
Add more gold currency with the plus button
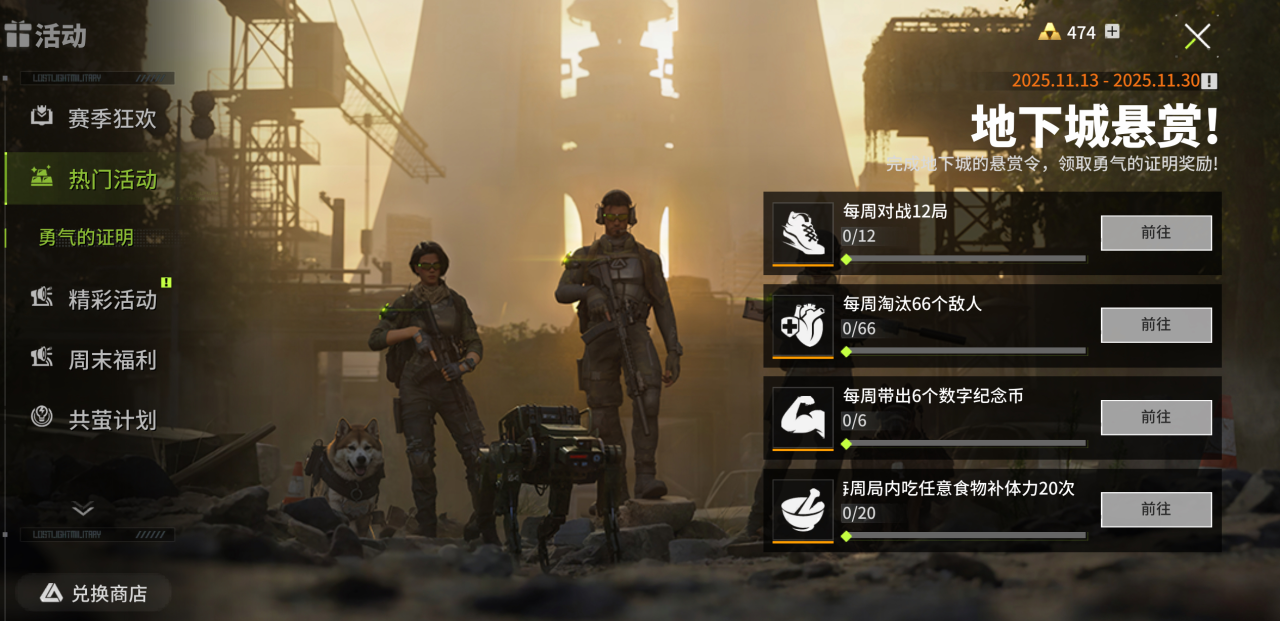[1112, 32]
